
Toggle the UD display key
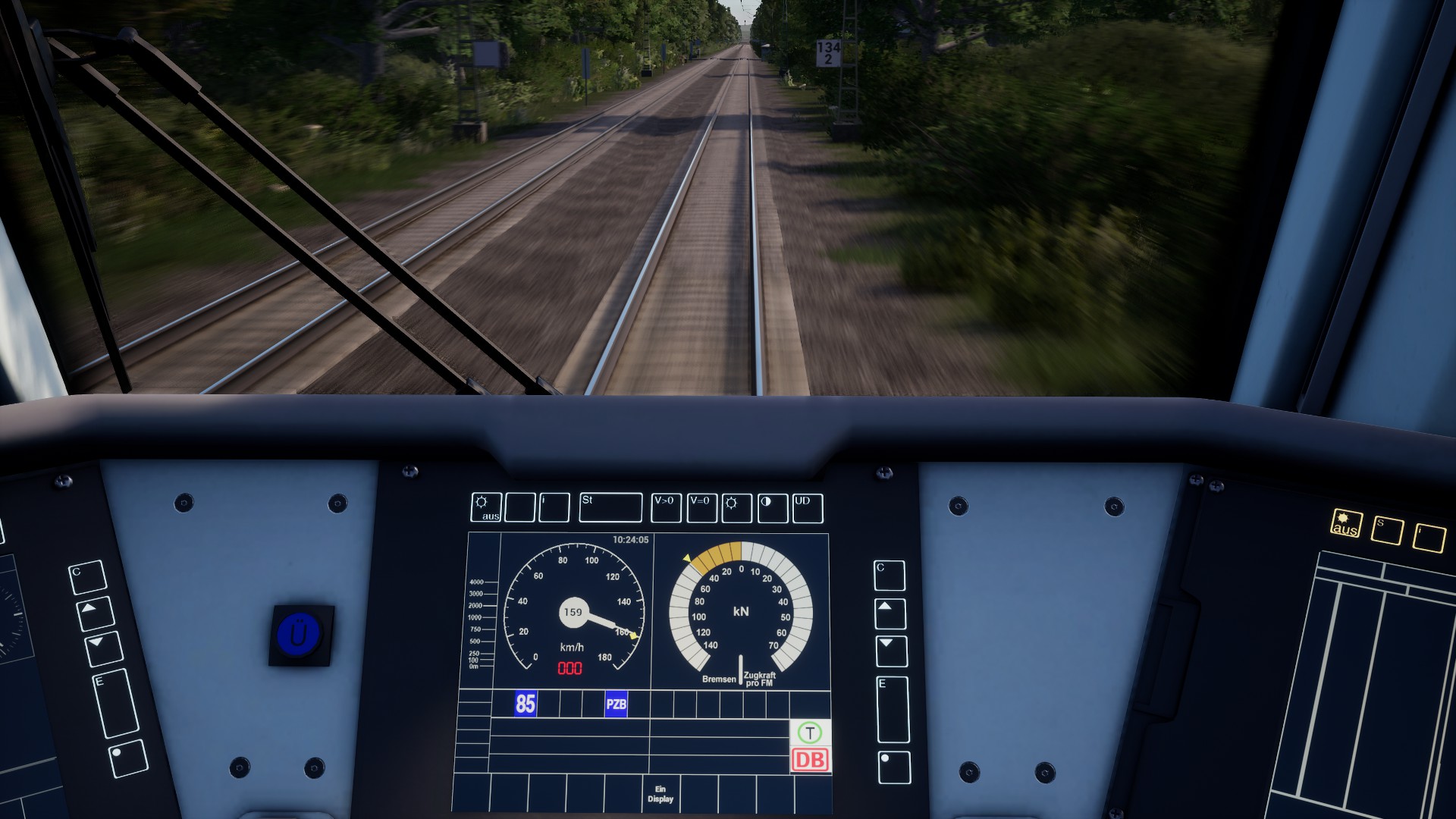807,509
